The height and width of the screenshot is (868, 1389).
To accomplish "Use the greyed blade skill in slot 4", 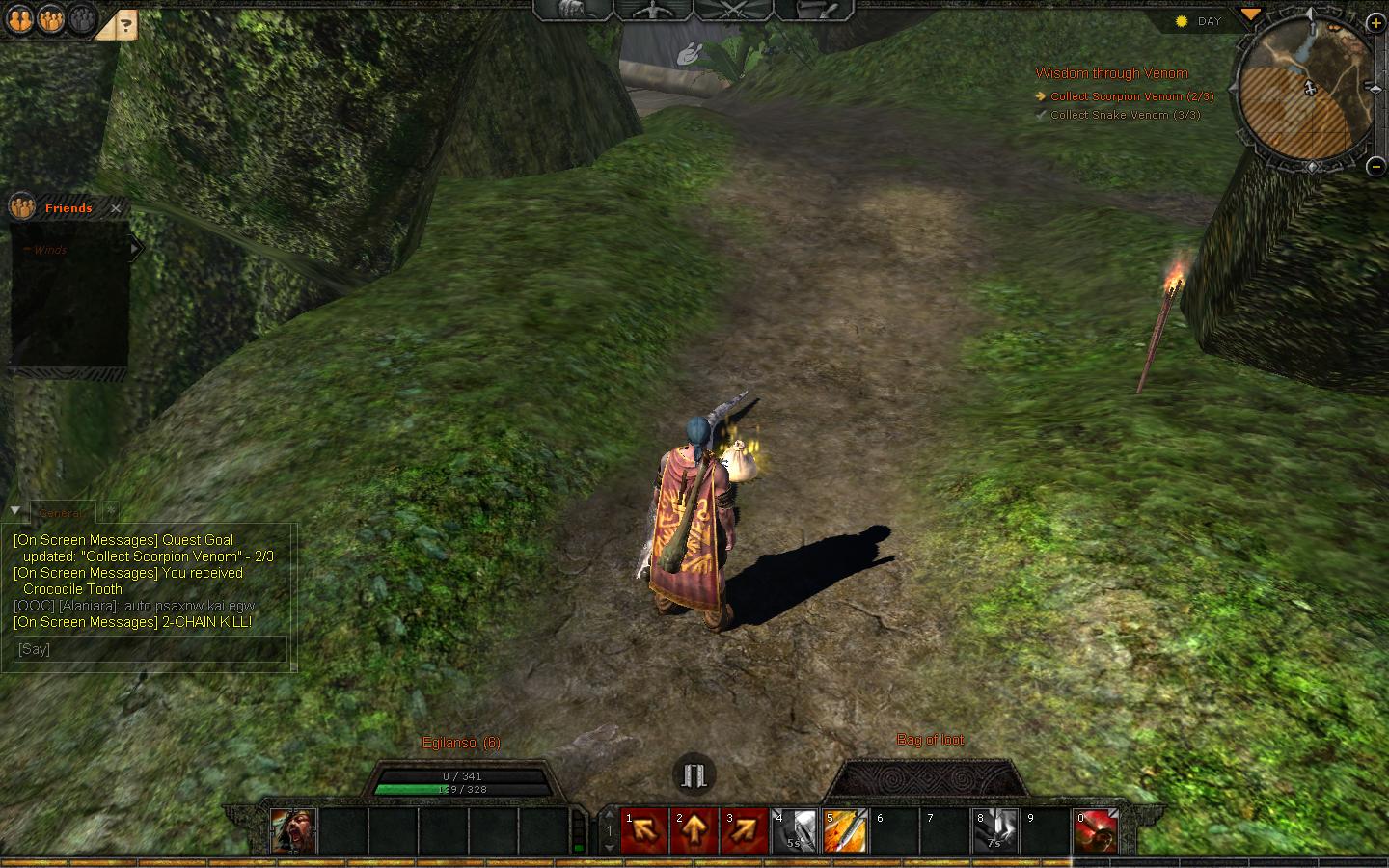I will 794,831.
